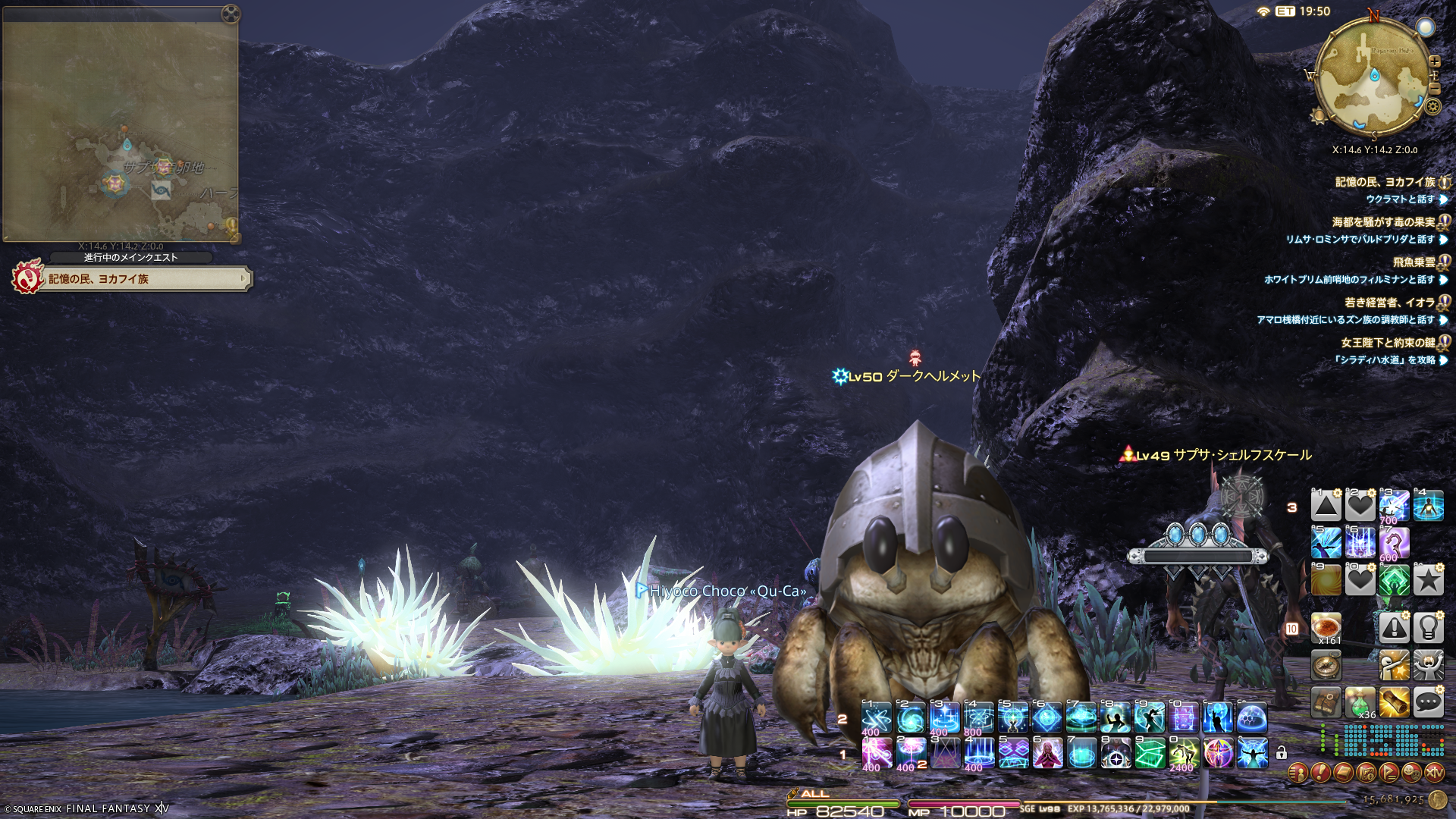Use the blue honeycomb dome ability
Screen dimensions: 1456x819
(x=1251, y=717)
